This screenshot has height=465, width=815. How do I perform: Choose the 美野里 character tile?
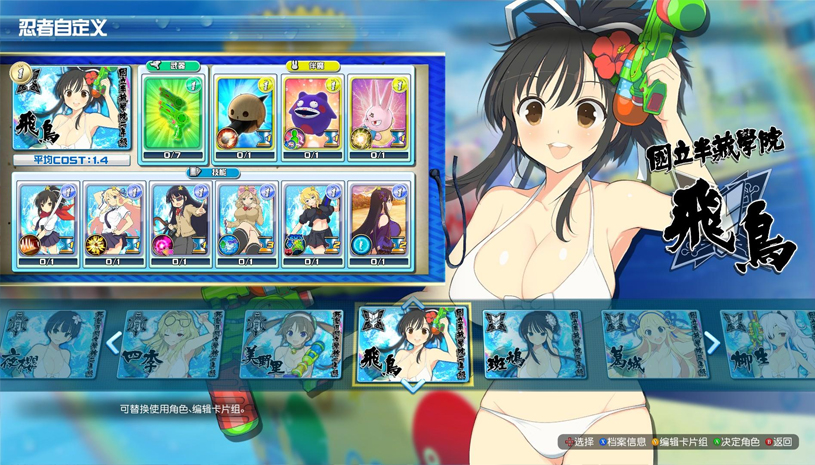click(290, 343)
